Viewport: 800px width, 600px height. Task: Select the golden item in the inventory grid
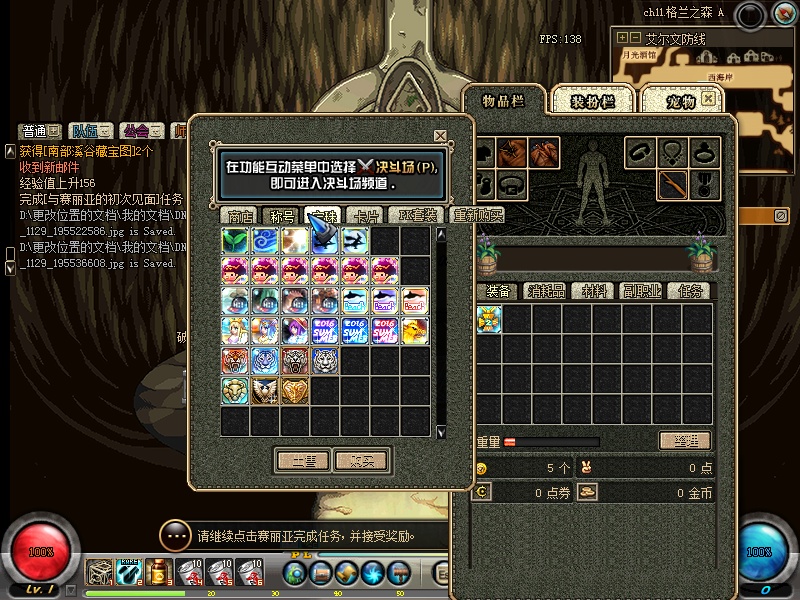[x=488, y=319]
